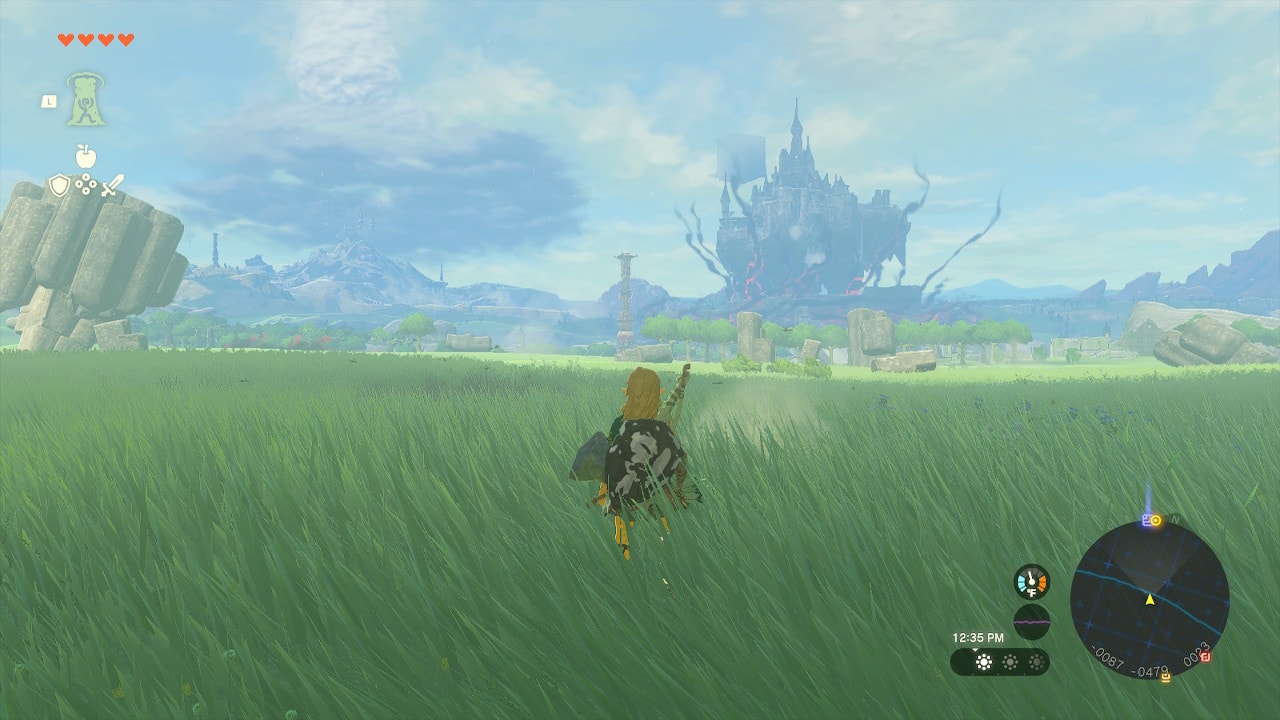Click the purple-line noise sensor
The width and height of the screenshot is (1280, 720).
[1031, 621]
